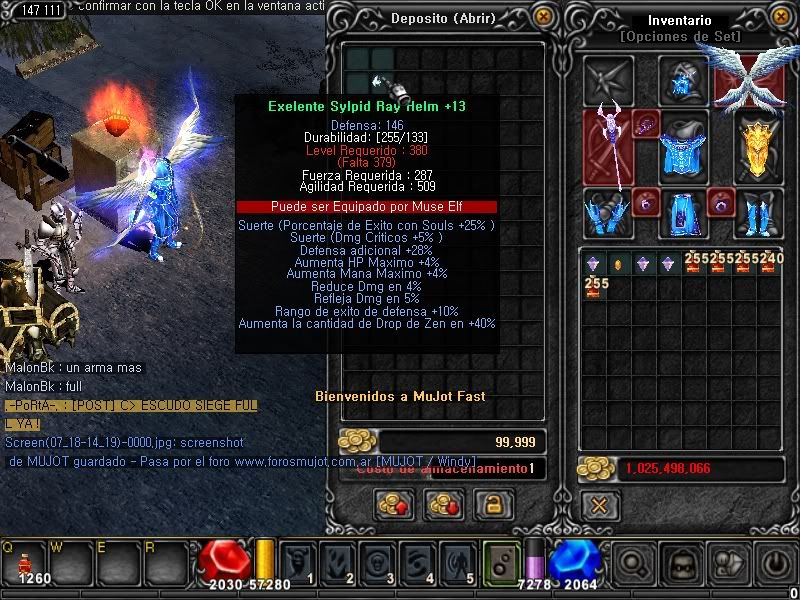
Task: Select the equipped blue chest armor
Action: 684,145
